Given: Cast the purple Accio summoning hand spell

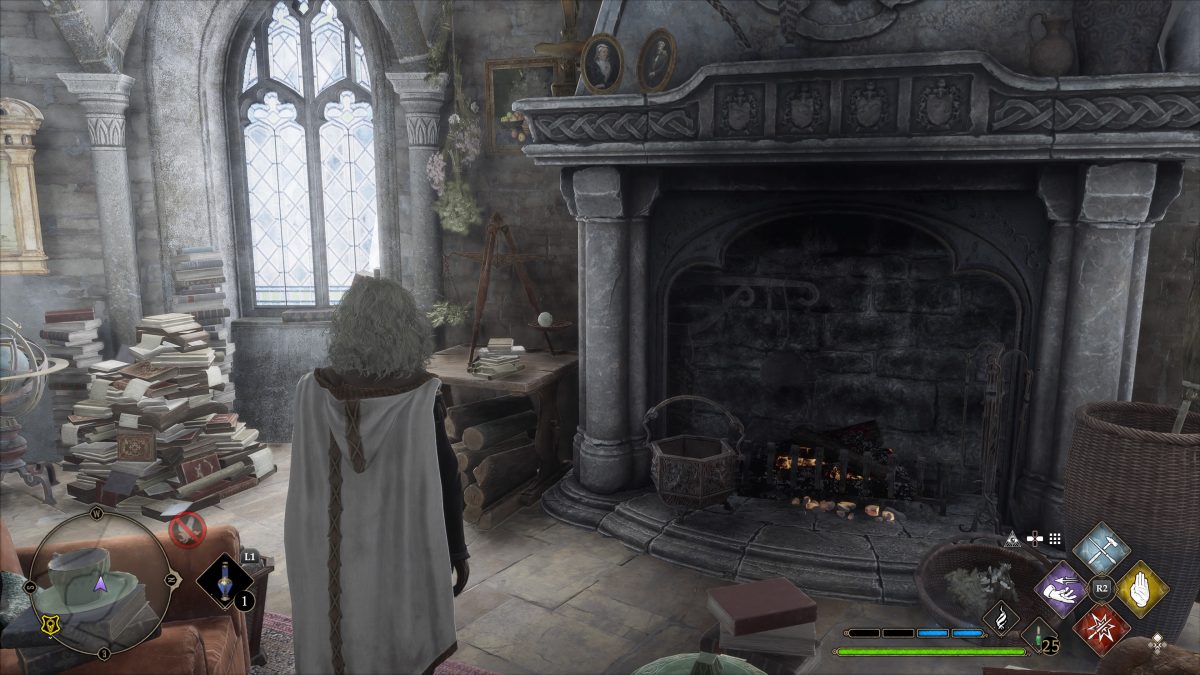Looking at the screenshot, I should [x=1062, y=589].
